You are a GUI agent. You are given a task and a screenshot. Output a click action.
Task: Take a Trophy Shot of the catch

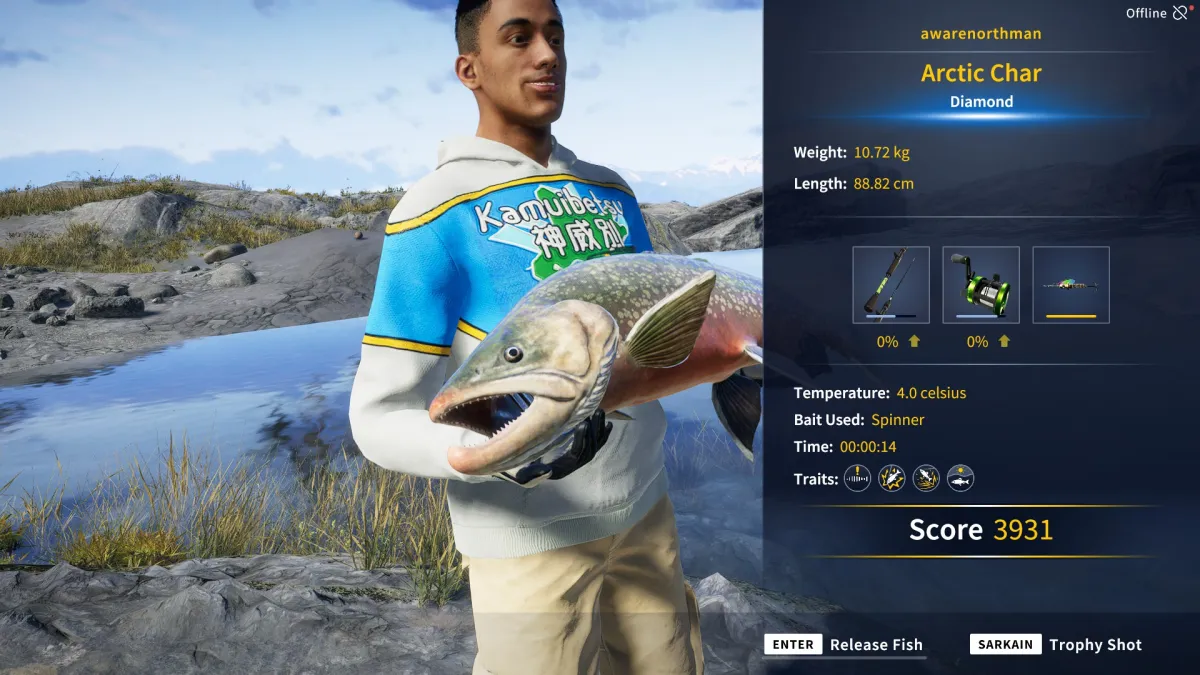click(x=1056, y=645)
